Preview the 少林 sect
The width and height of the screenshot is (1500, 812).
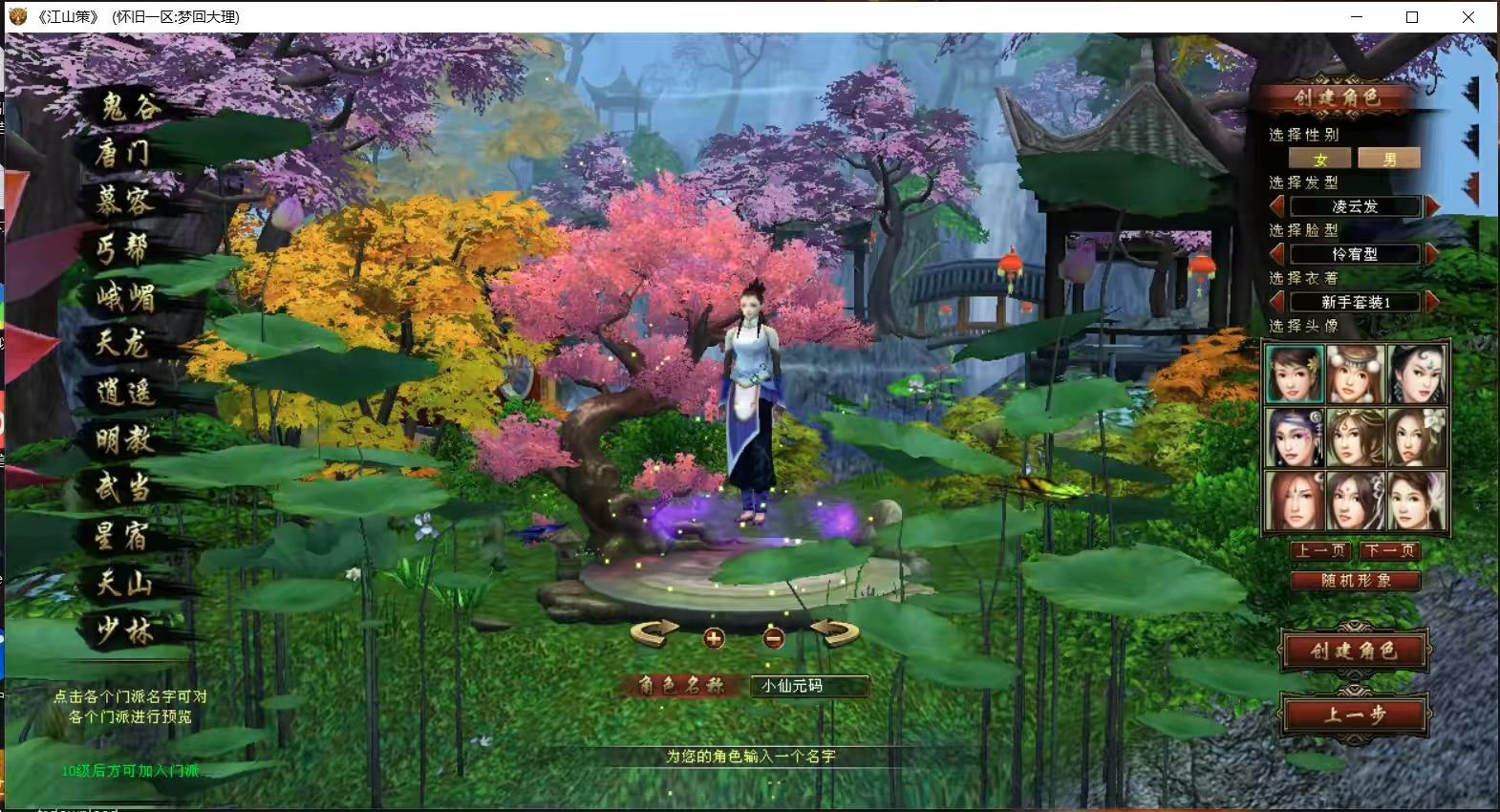pos(124,630)
